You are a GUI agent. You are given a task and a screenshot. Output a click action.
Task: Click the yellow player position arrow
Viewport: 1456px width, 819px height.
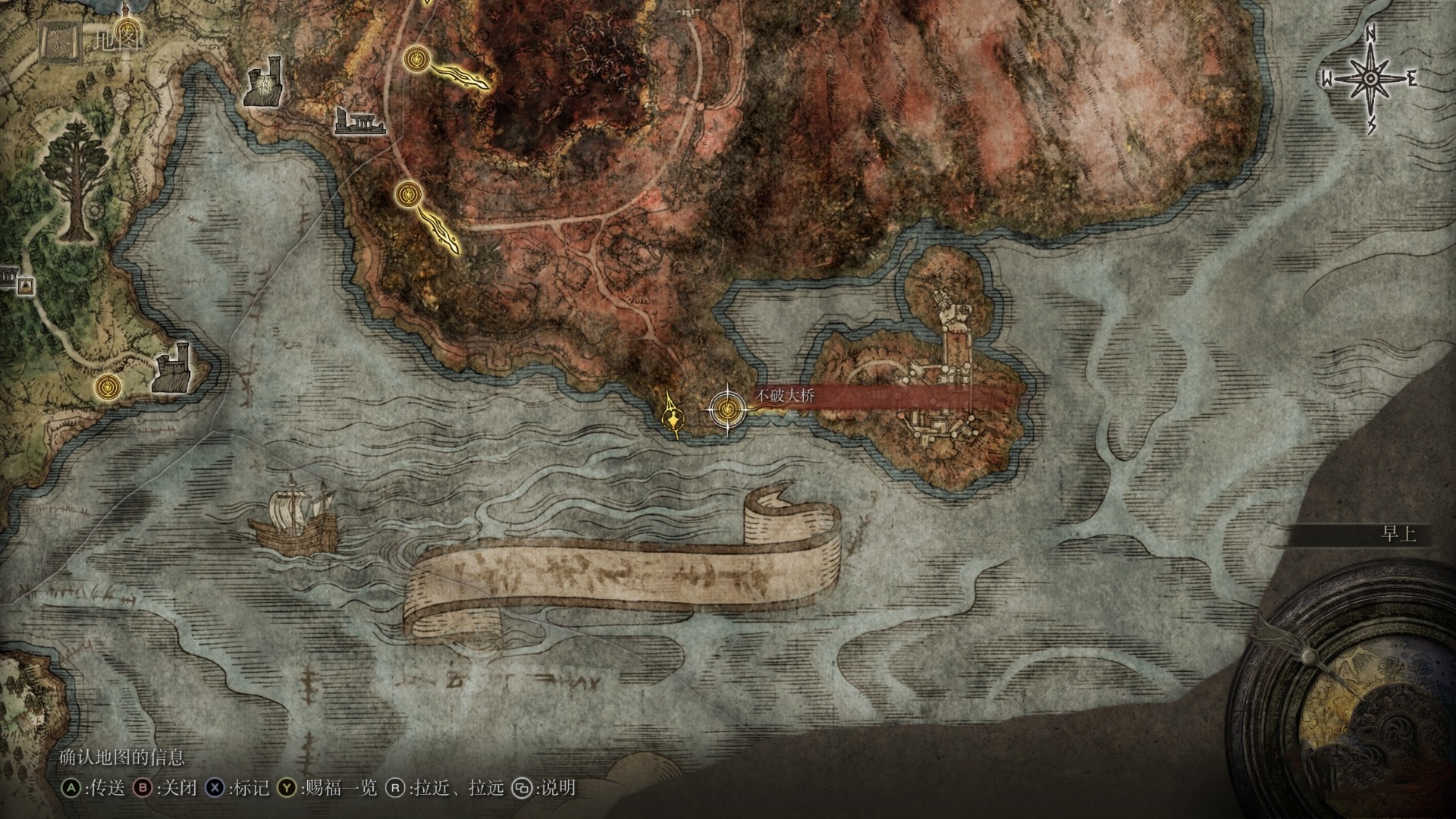tap(672, 416)
